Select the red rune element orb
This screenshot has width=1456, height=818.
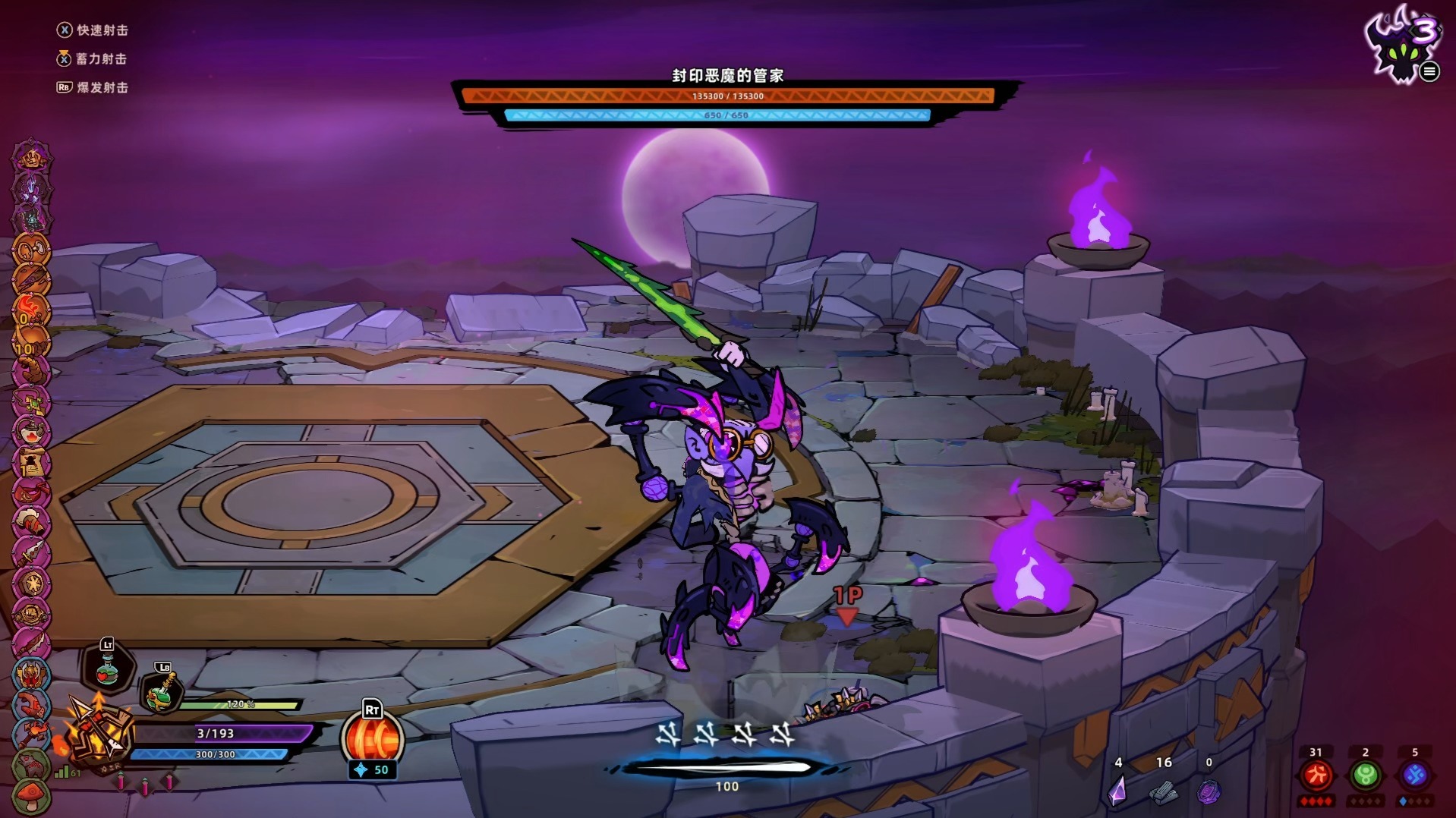pyautogui.click(x=1316, y=776)
